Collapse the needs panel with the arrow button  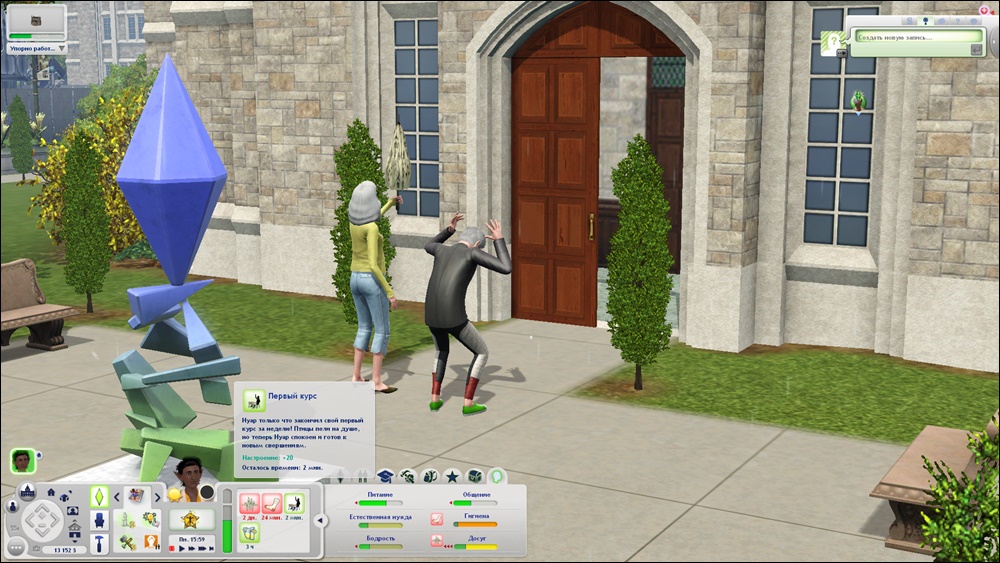tap(320, 520)
